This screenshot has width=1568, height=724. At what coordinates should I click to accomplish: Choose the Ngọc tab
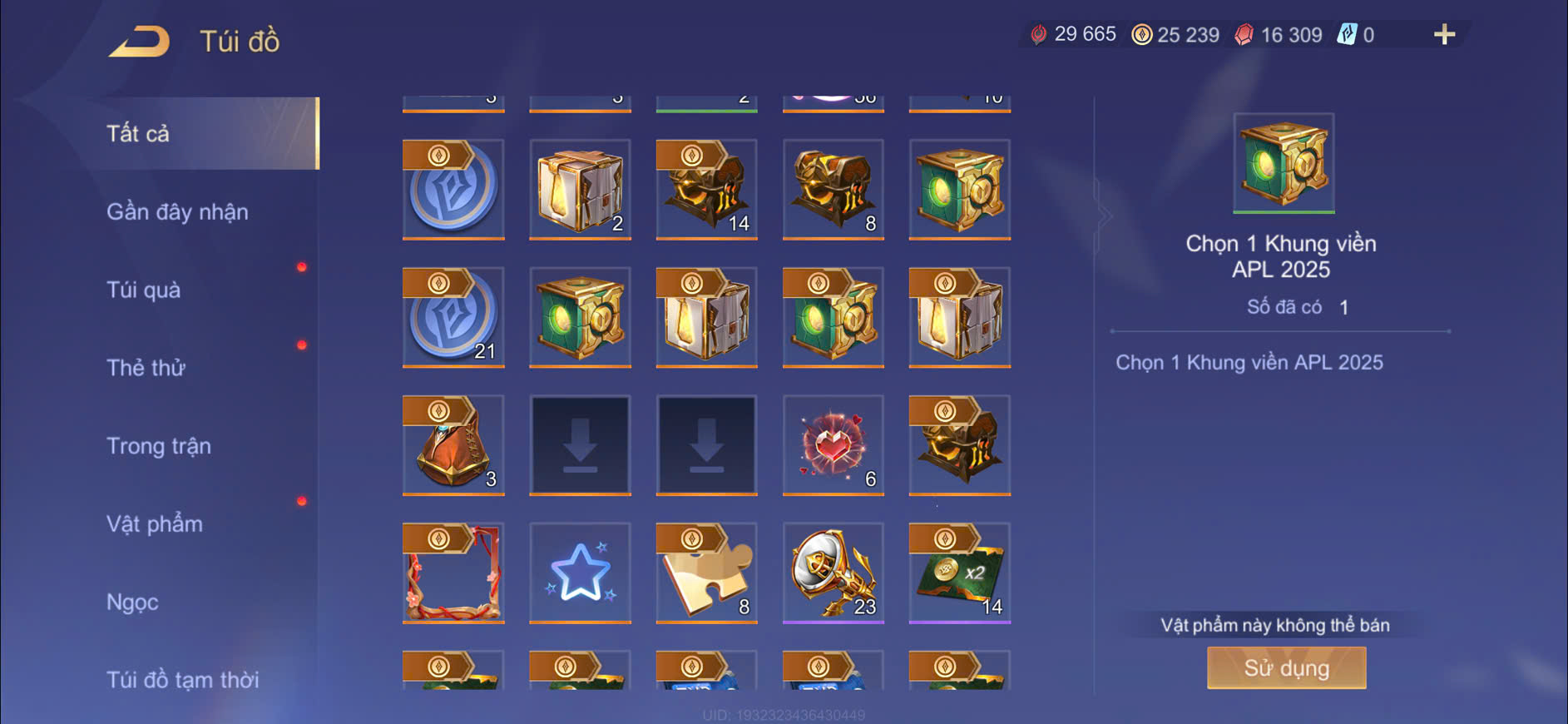(x=132, y=602)
